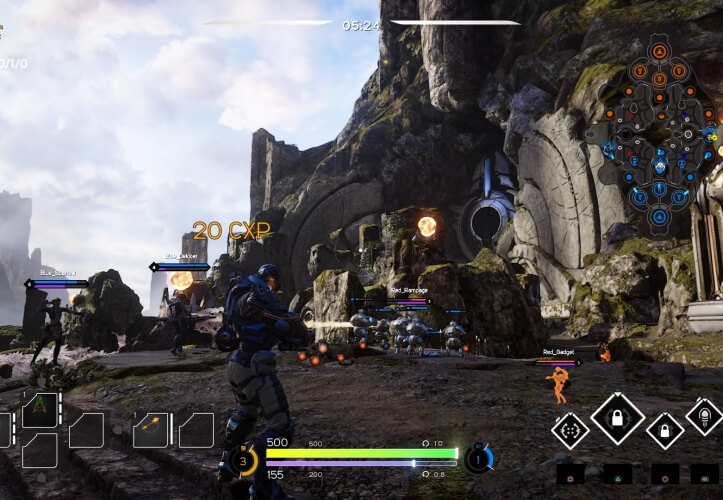Image resolution: width=723 pixels, height=500 pixels.
Task: Select the blue allied core marker on minimap
Action: [658, 217]
